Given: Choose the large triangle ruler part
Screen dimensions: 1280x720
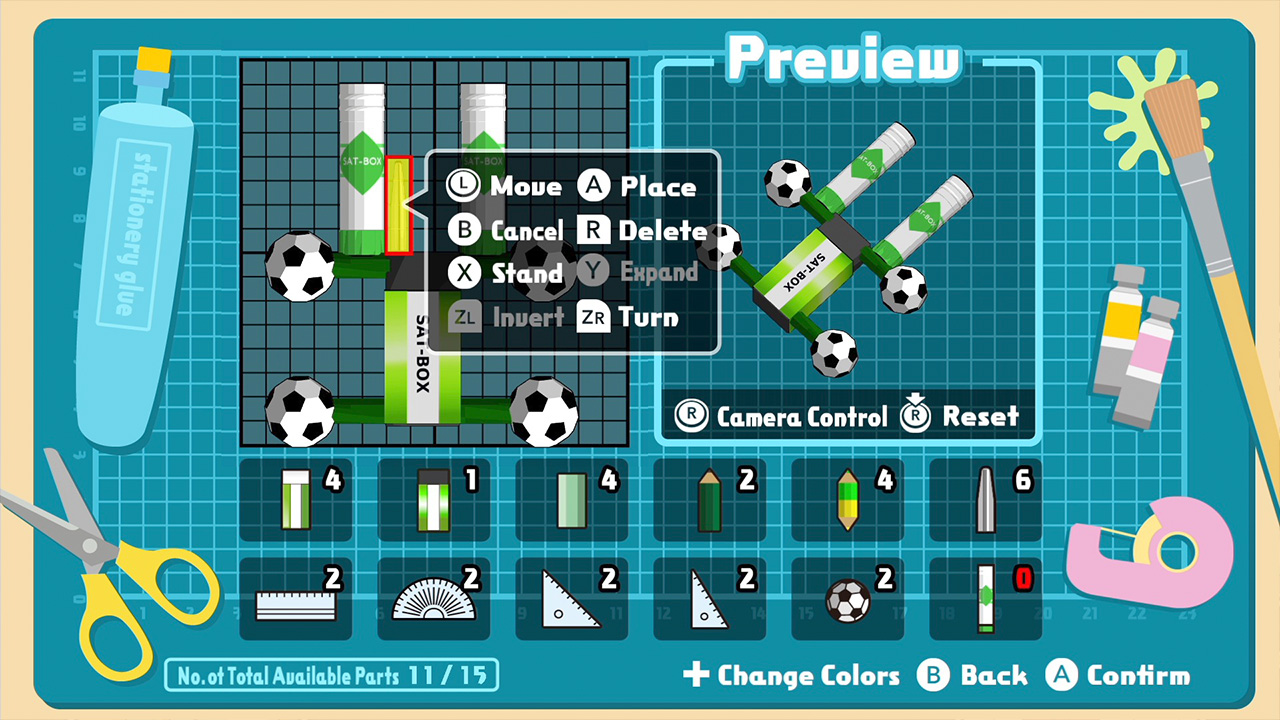Looking at the screenshot, I should 572,598.
